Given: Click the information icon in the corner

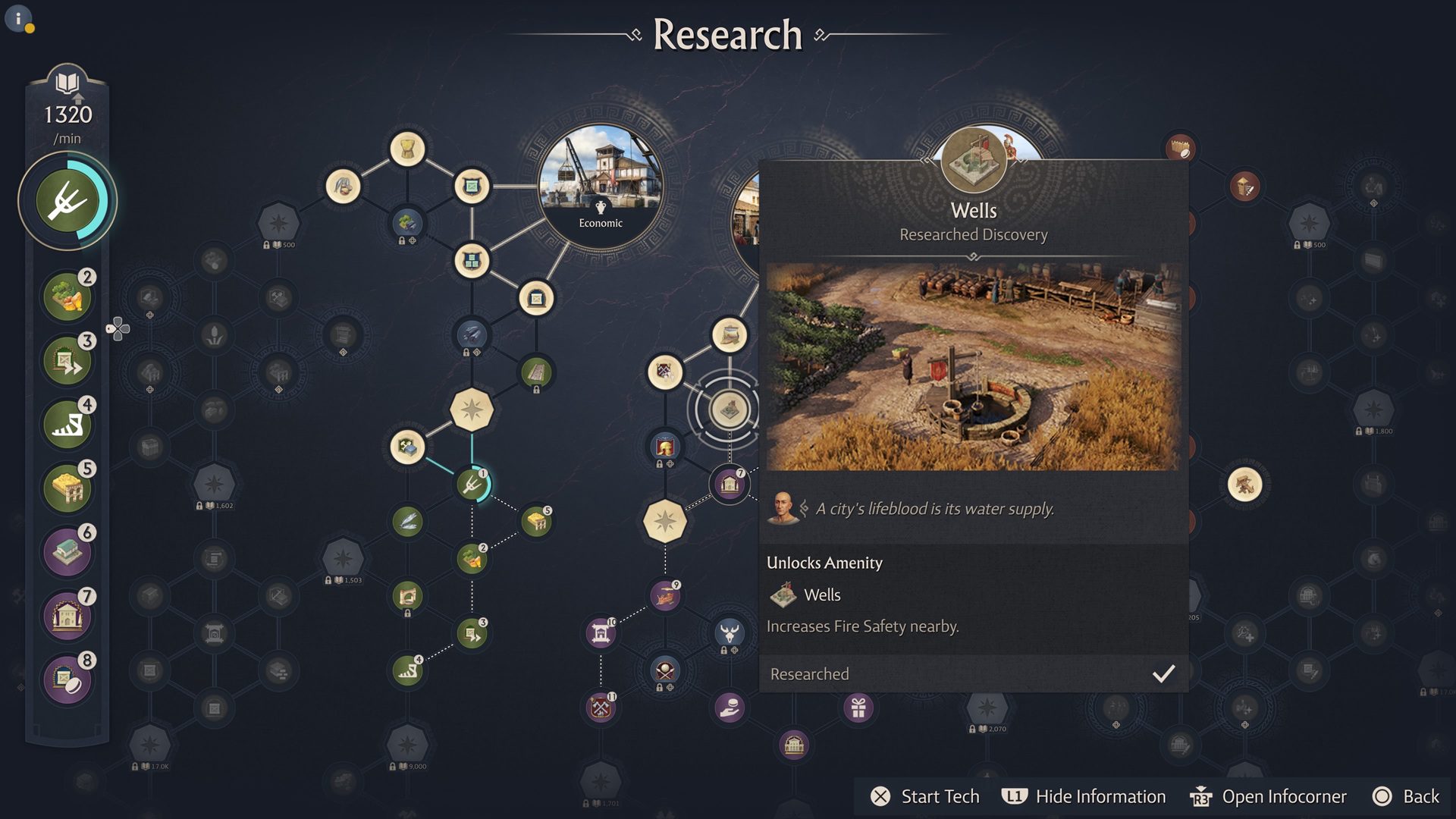Looking at the screenshot, I should 18,18.
